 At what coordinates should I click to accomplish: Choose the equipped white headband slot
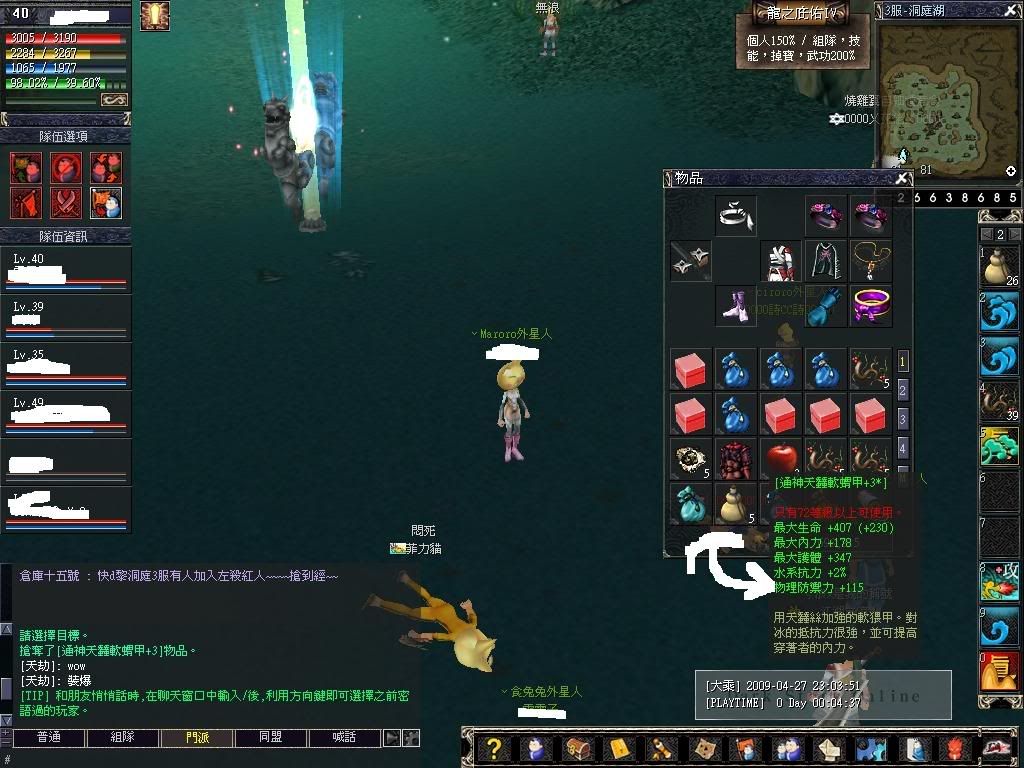click(736, 215)
